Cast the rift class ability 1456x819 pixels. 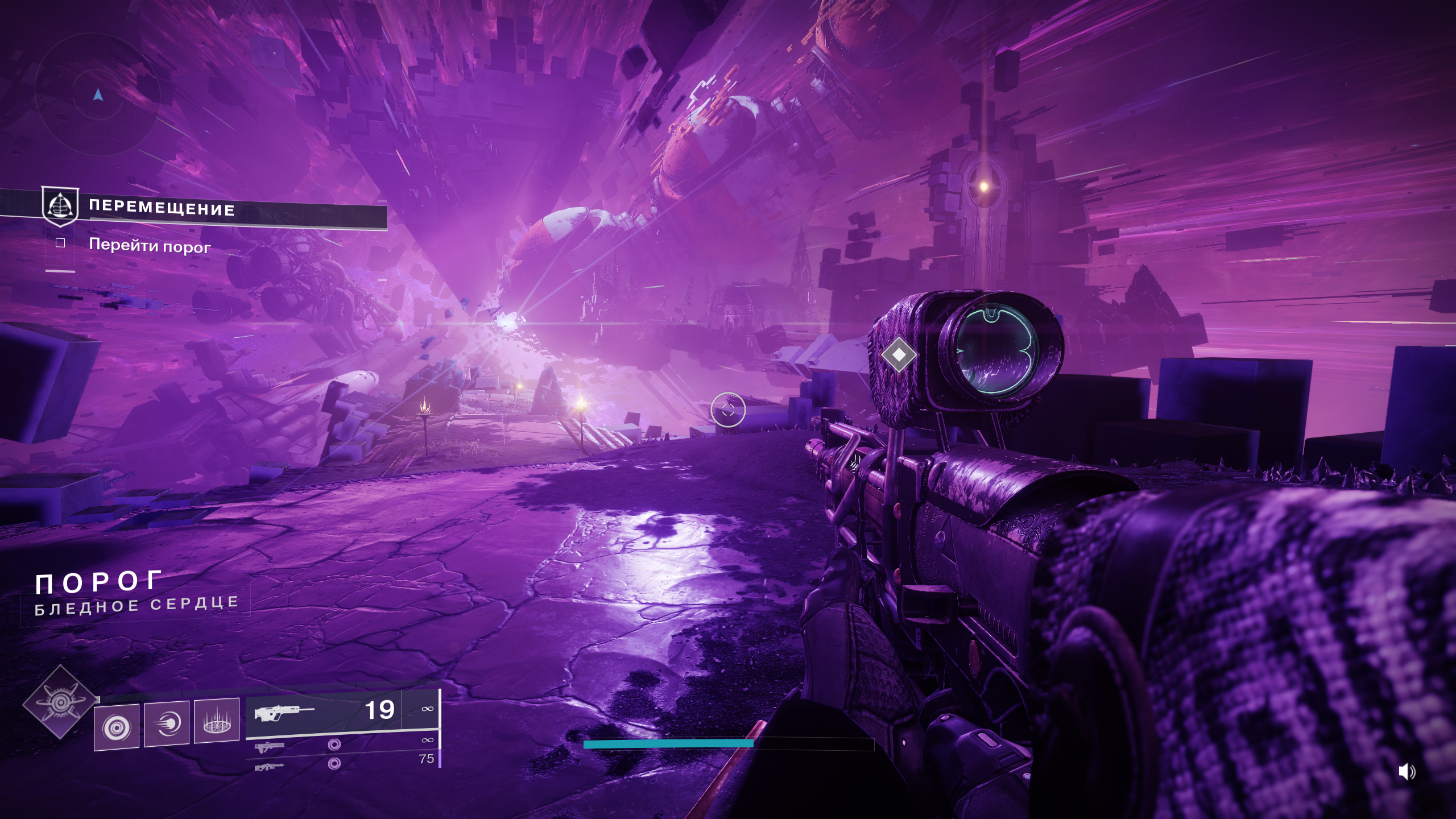coord(217,720)
